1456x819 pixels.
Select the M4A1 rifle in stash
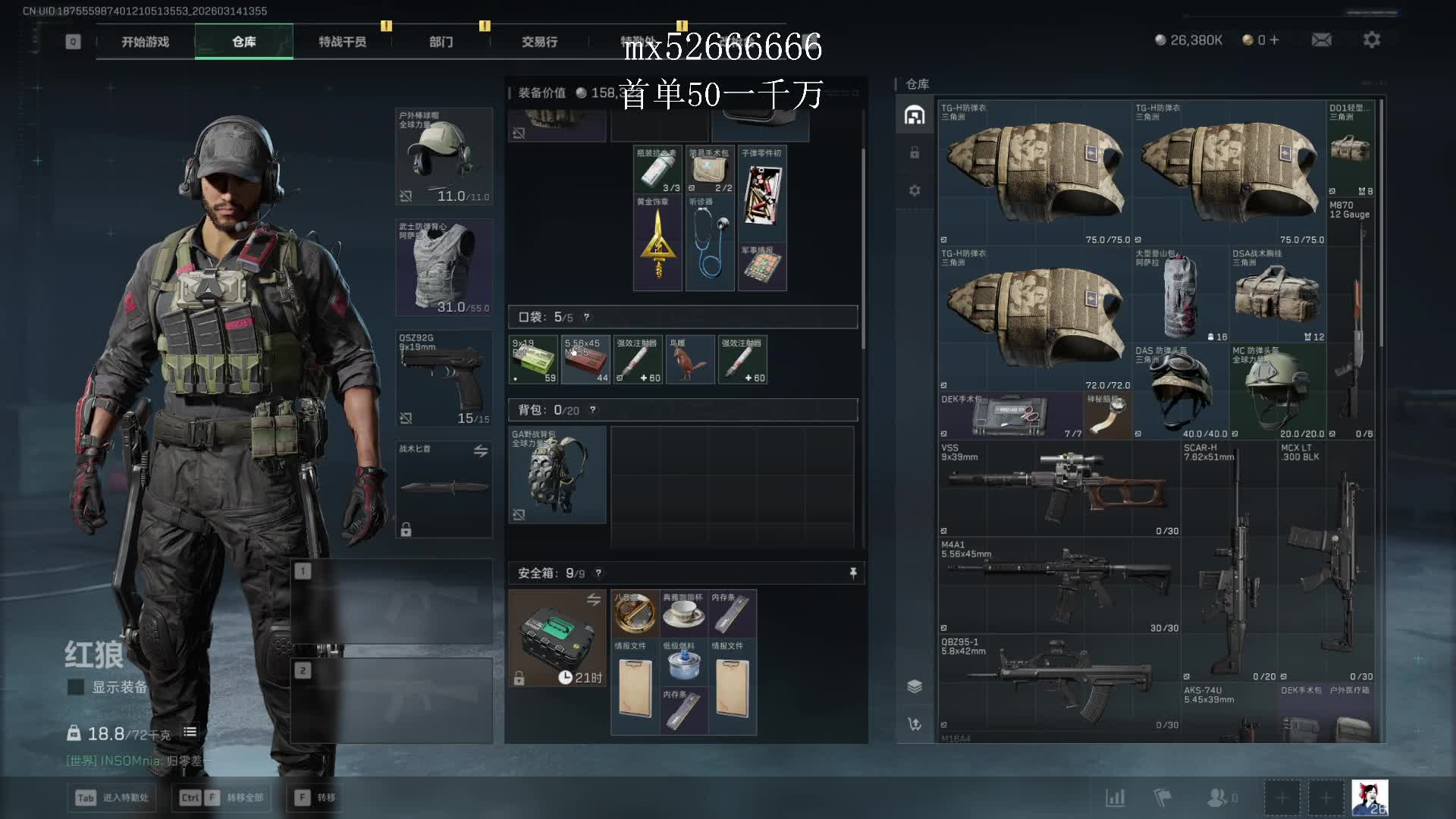pyautogui.click(x=1059, y=585)
